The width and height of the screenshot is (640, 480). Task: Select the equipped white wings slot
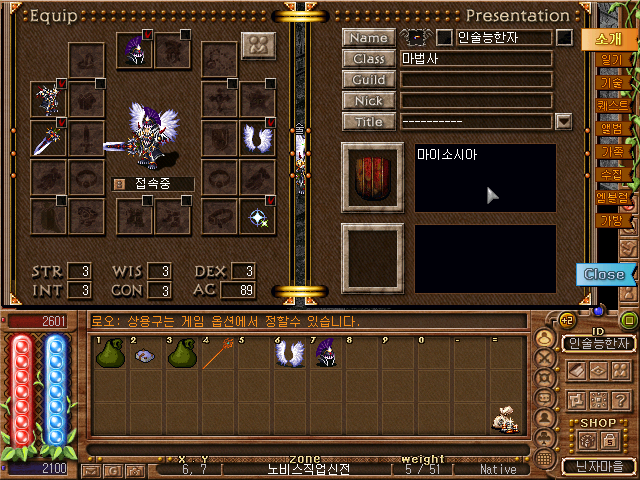click(256, 138)
